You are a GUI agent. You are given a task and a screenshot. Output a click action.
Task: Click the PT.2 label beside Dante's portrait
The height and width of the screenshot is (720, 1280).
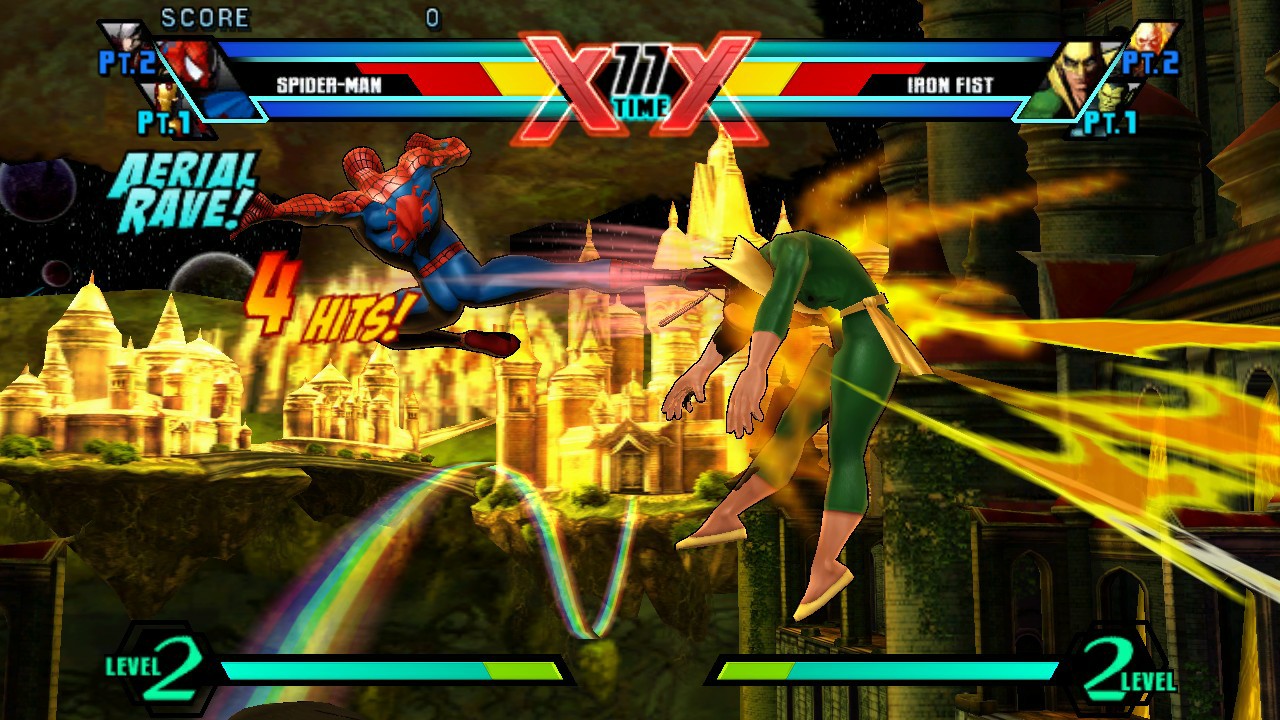(x=128, y=62)
